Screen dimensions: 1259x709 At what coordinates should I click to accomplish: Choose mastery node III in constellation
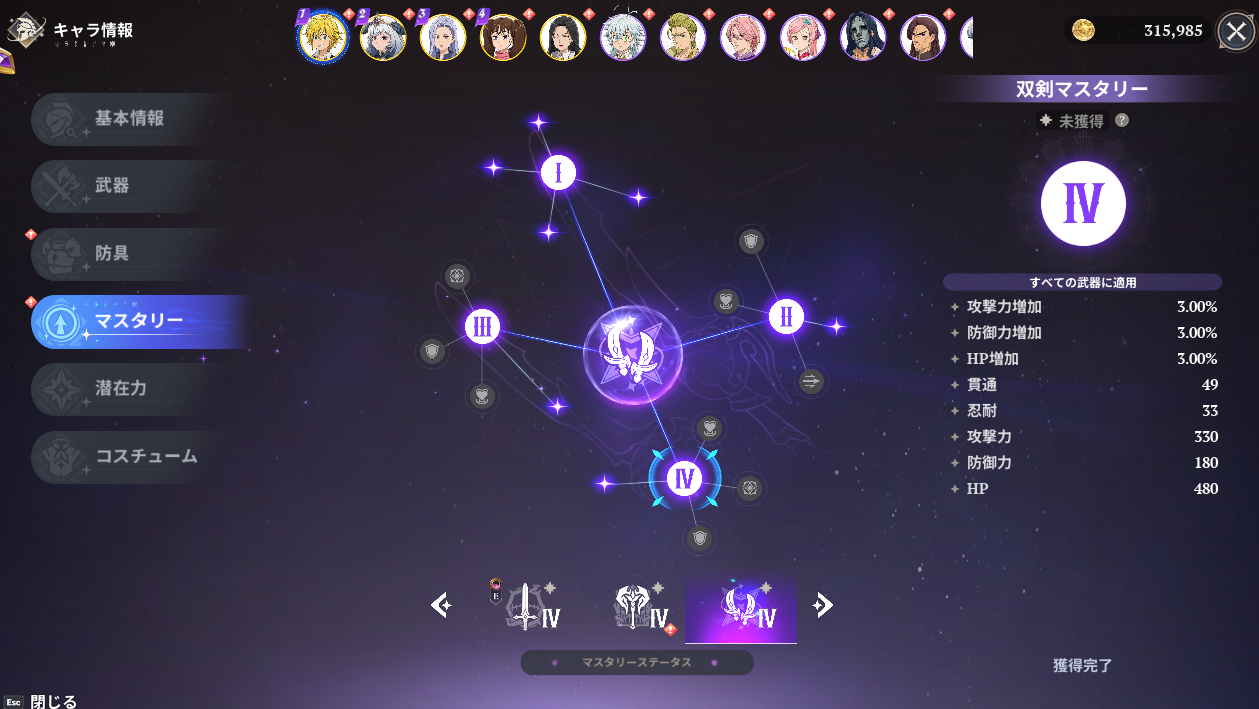point(483,326)
